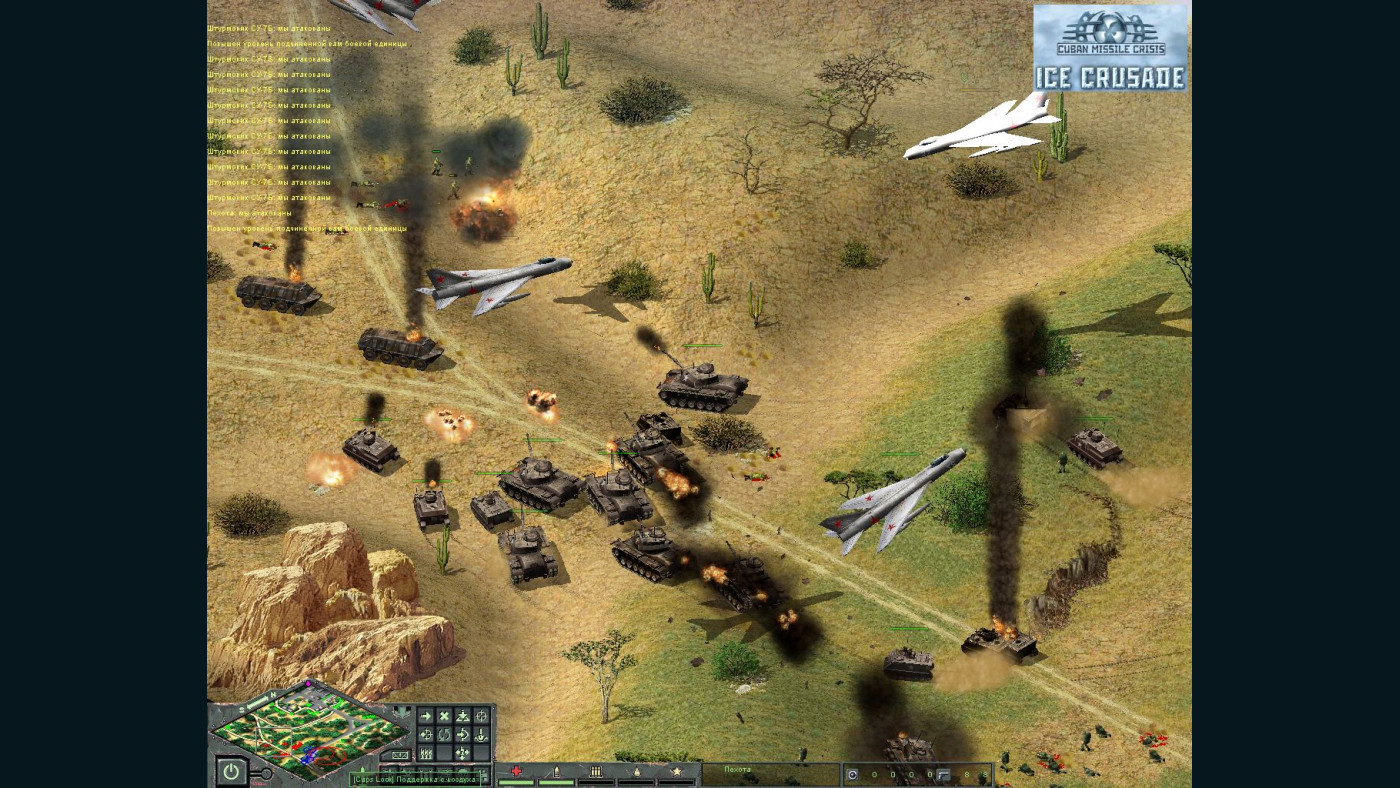Select the star experience rank icon
The height and width of the screenshot is (788, 1400).
(x=676, y=771)
